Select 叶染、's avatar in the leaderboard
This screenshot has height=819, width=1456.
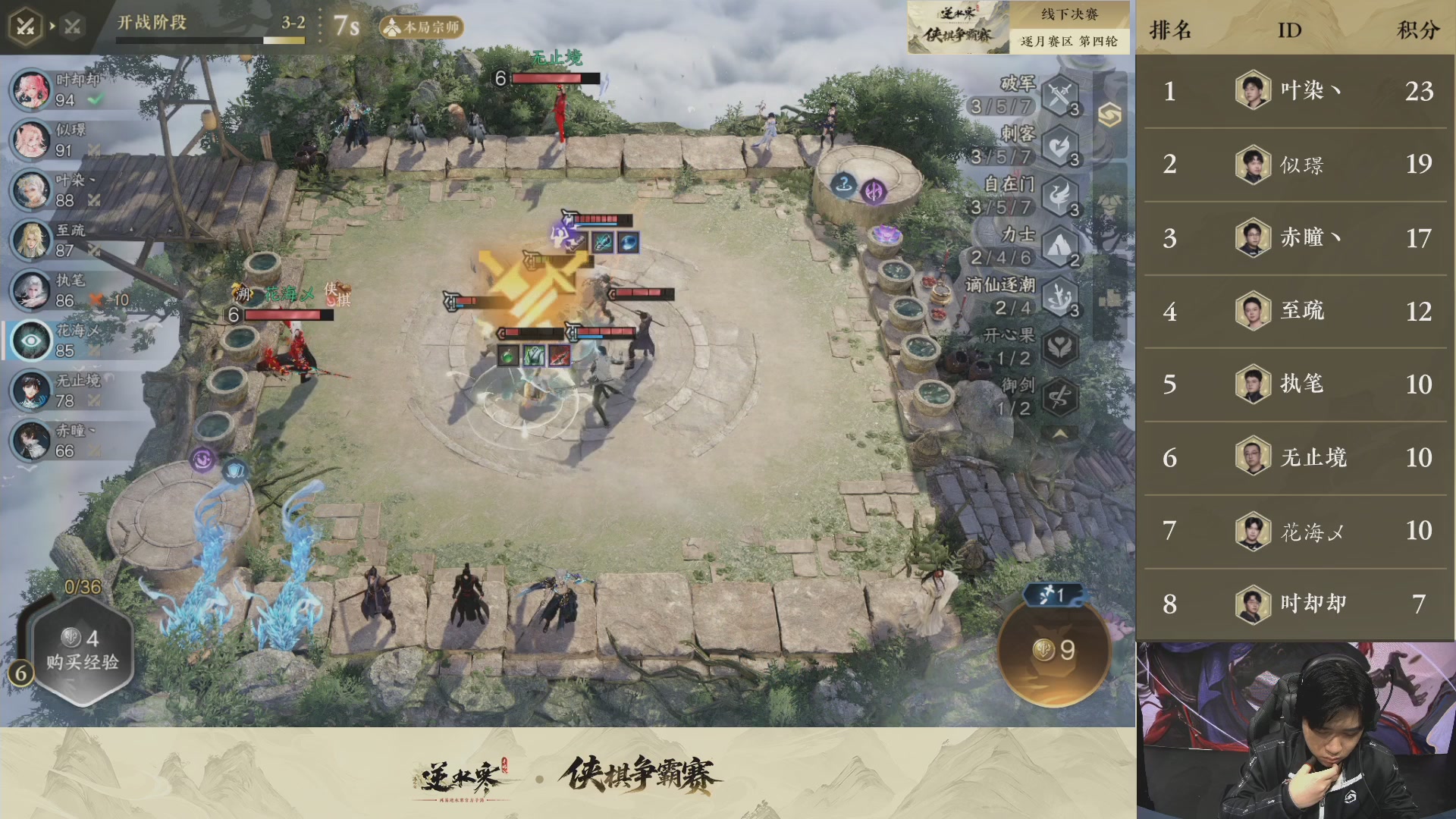(1253, 91)
